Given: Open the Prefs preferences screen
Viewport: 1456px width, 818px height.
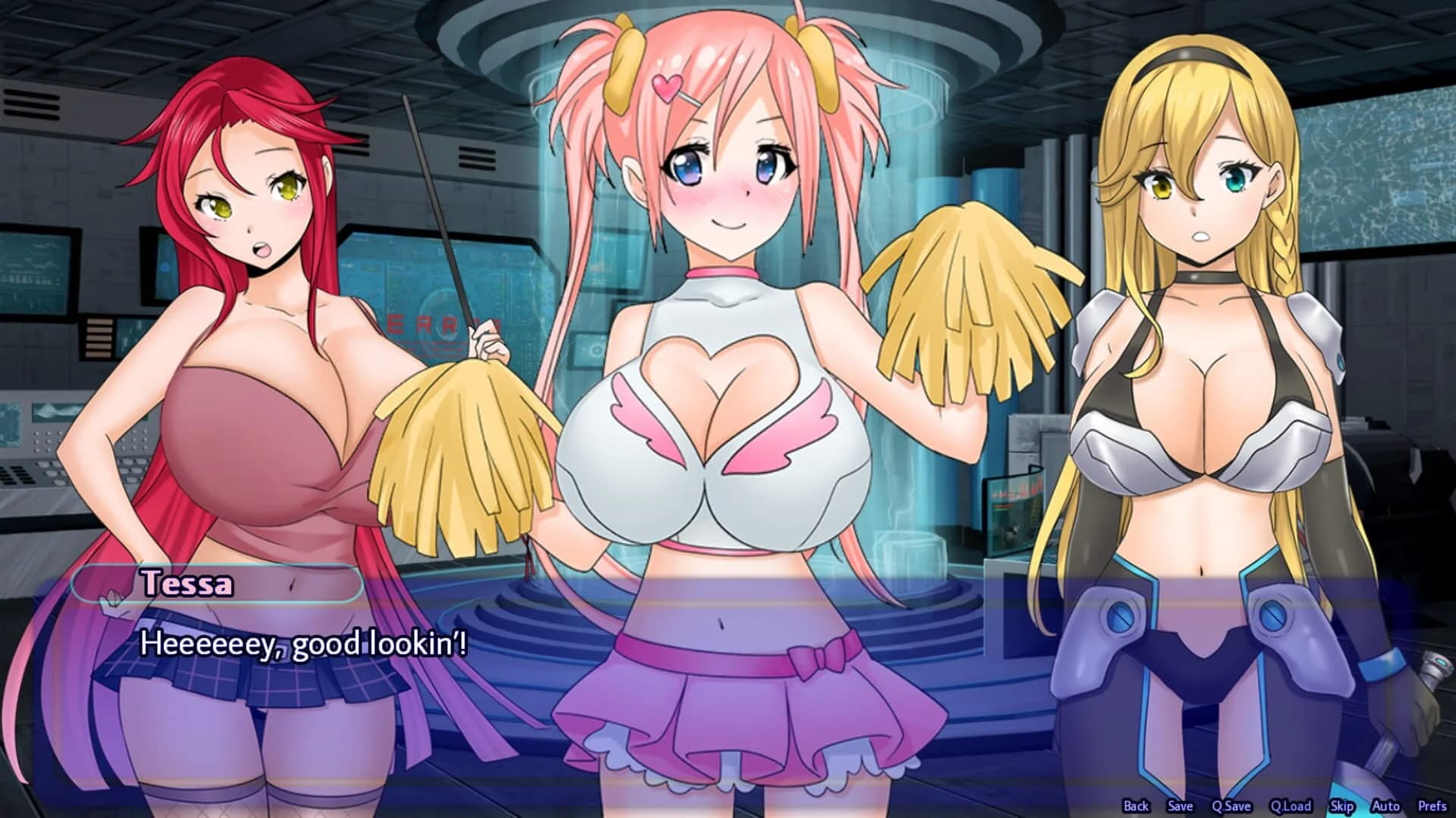Looking at the screenshot, I should [x=1432, y=805].
